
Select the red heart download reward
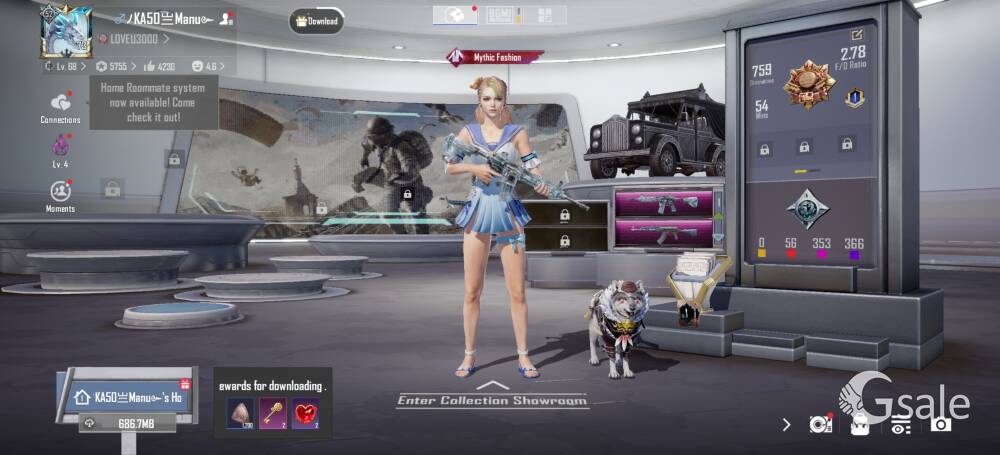[305, 412]
